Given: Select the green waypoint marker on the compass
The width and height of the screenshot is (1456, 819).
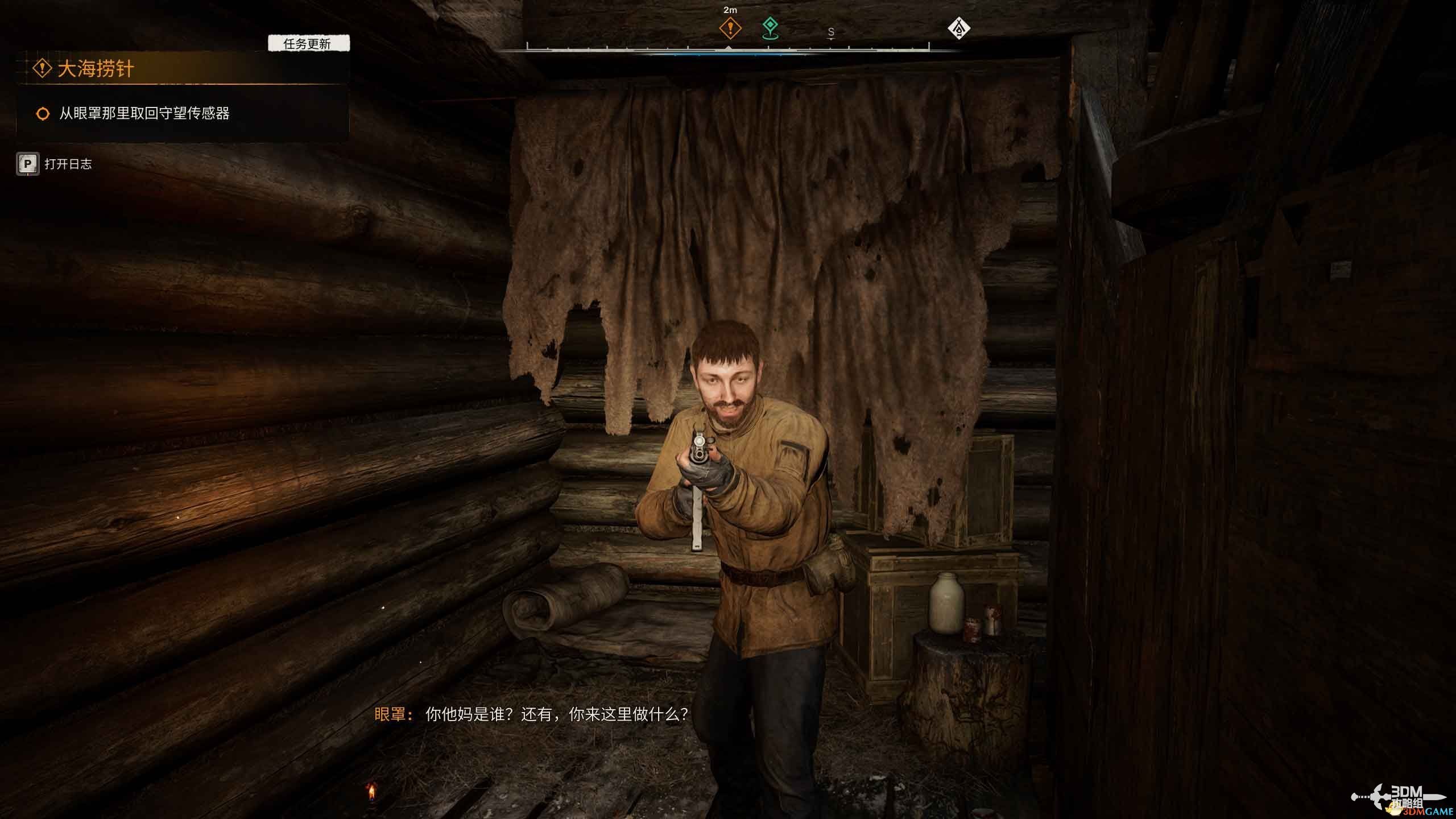Looking at the screenshot, I should (x=770, y=27).
